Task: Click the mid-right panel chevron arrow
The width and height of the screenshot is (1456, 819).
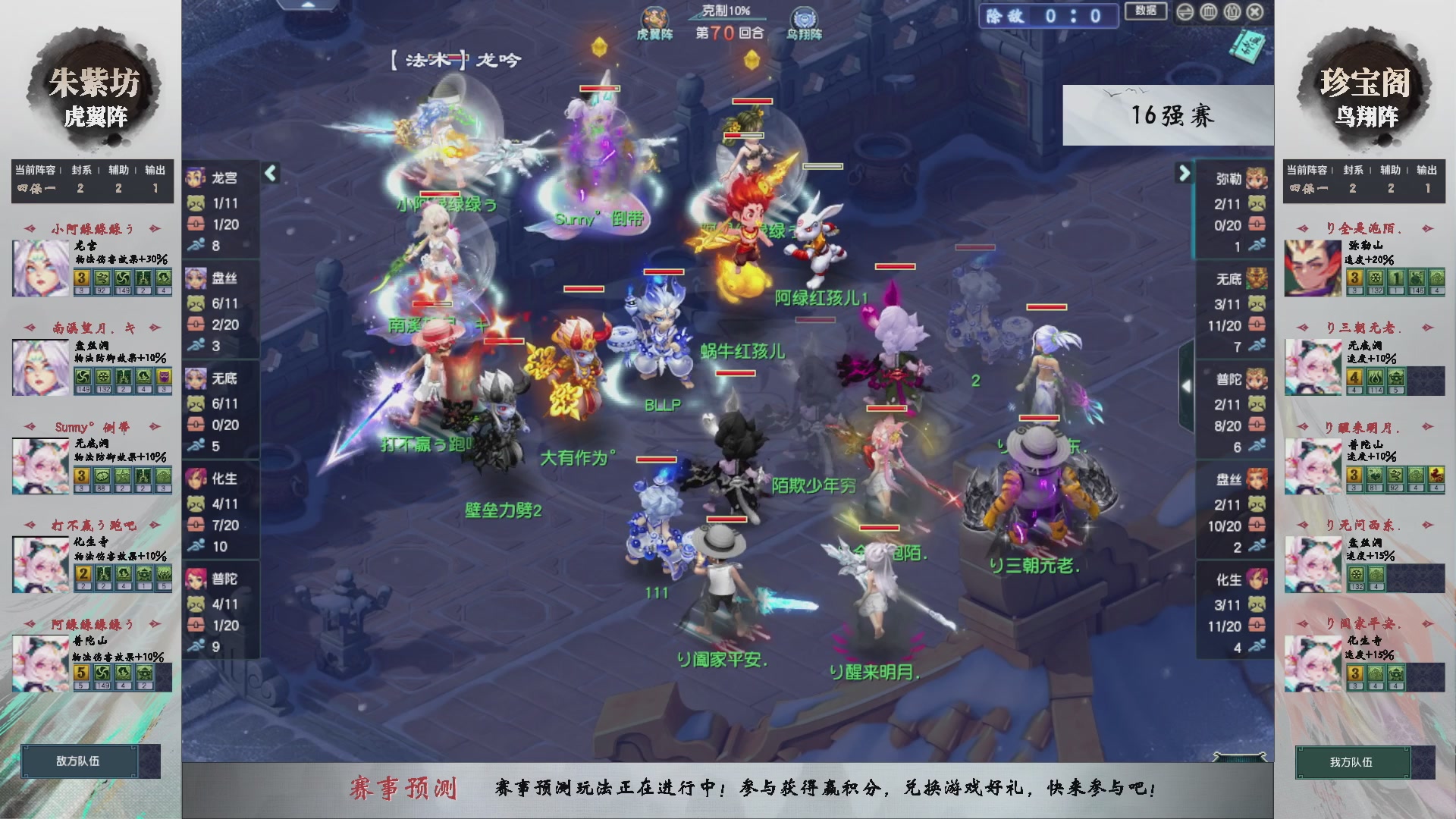Action: point(1188,386)
